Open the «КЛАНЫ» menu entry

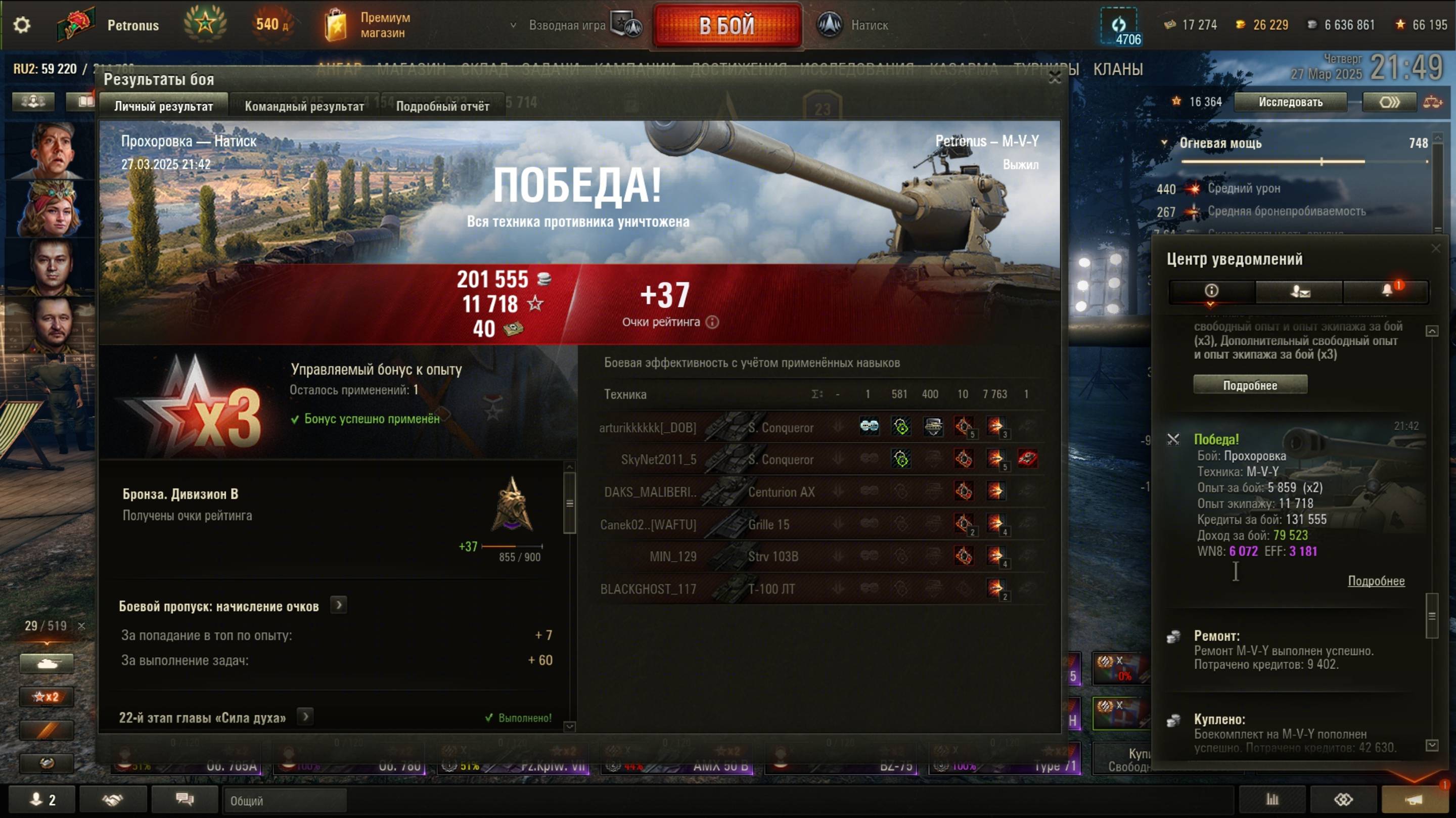[1117, 70]
